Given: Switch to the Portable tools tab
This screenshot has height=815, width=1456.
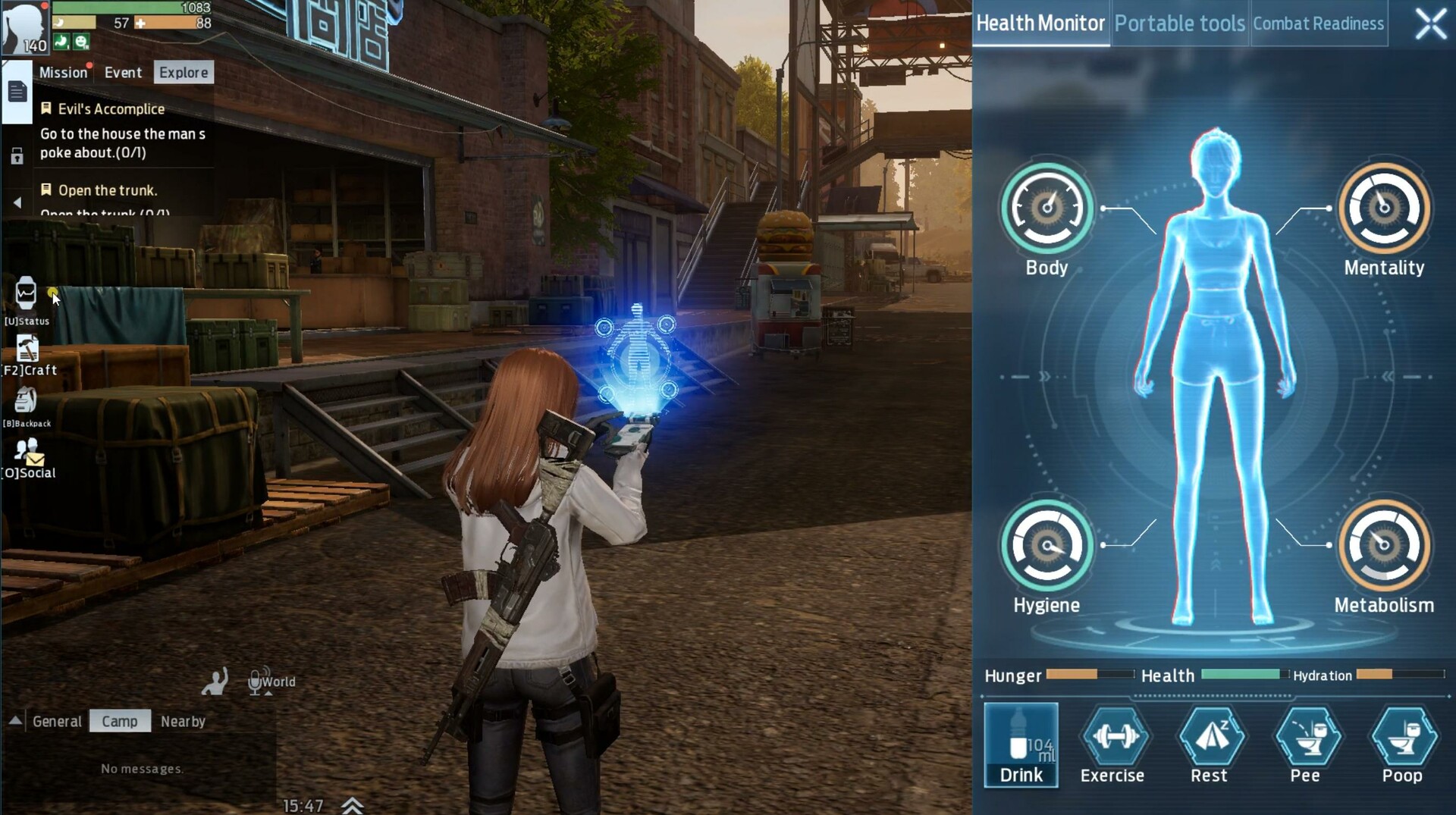Looking at the screenshot, I should 1179,24.
